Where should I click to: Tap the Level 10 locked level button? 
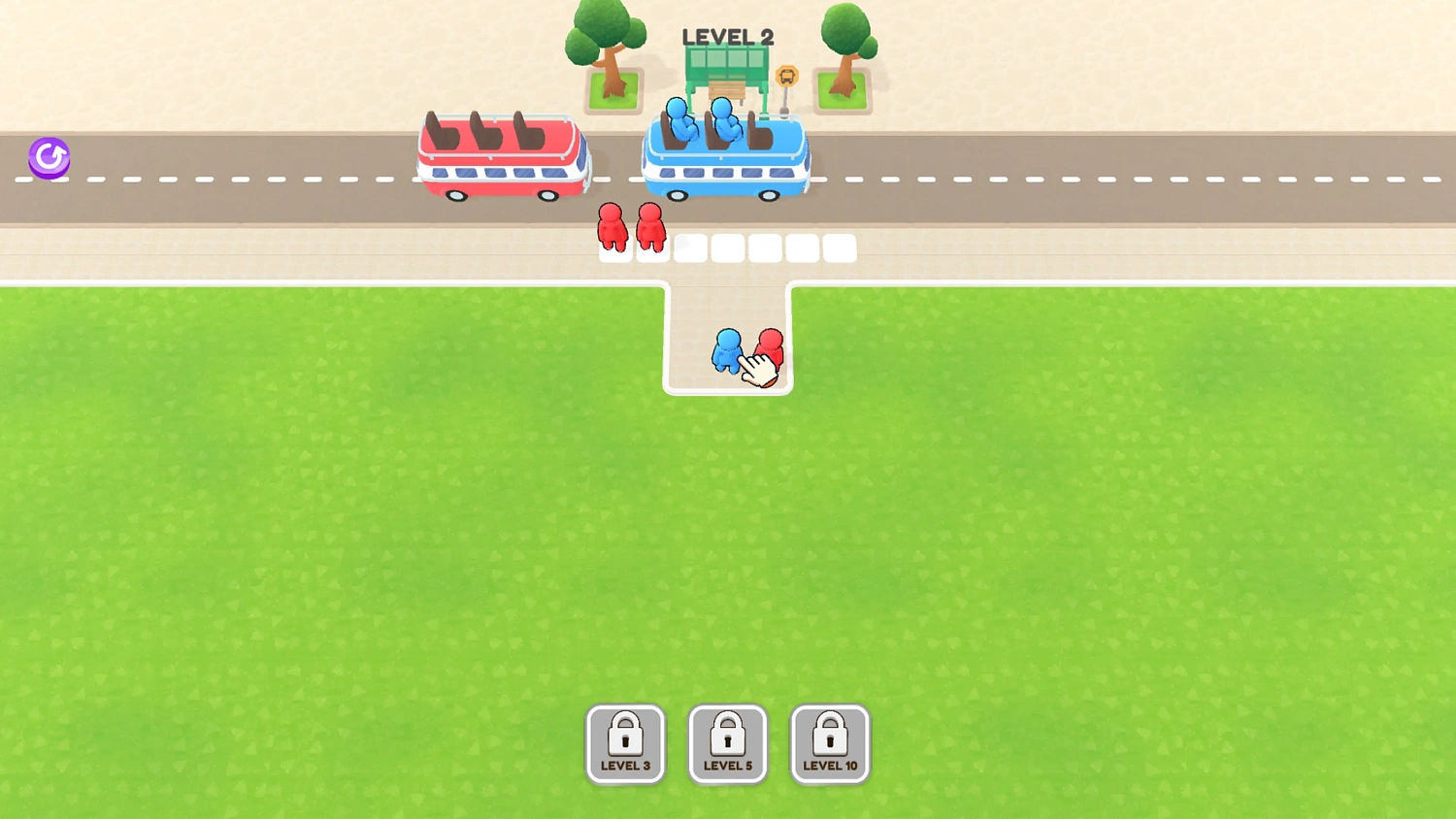point(830,744)
